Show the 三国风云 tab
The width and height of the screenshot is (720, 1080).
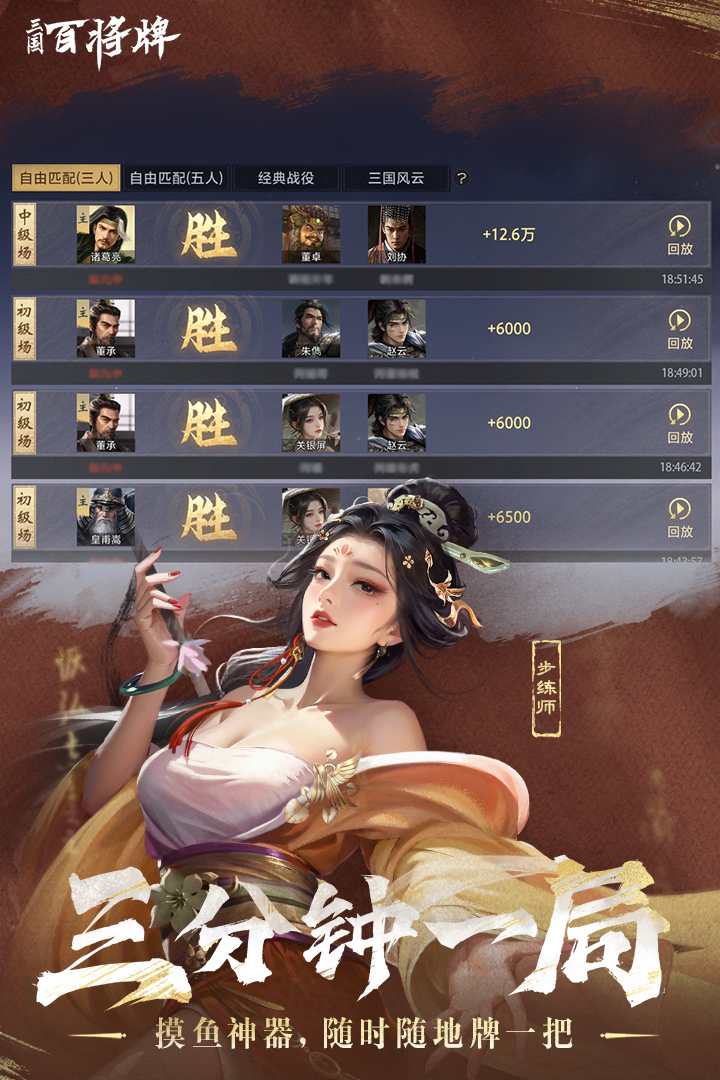(x=396, y=178)
